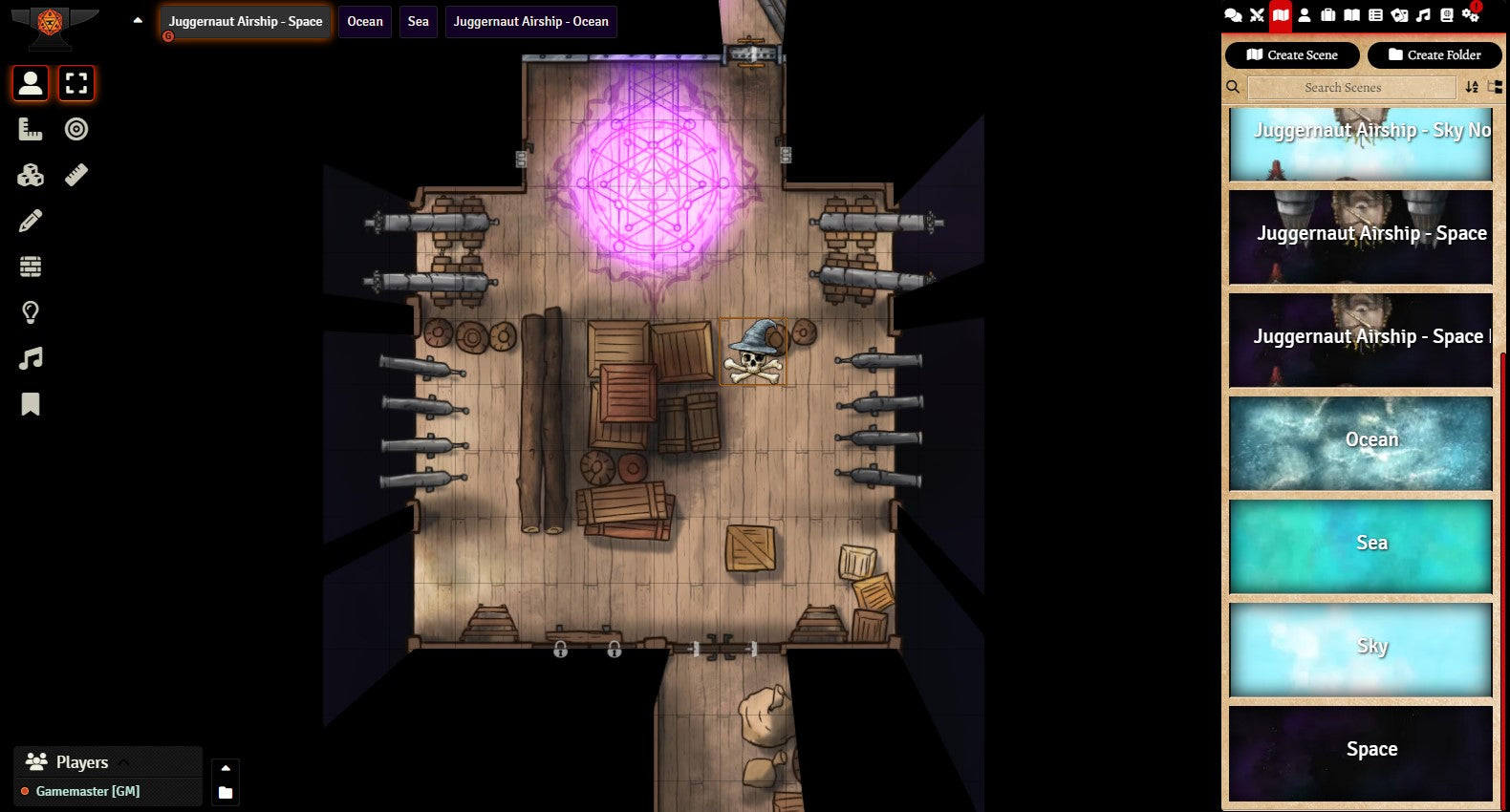This screenshot has height=812, width=1510.
Task: Select the wall brick tool
Action: 31,267
